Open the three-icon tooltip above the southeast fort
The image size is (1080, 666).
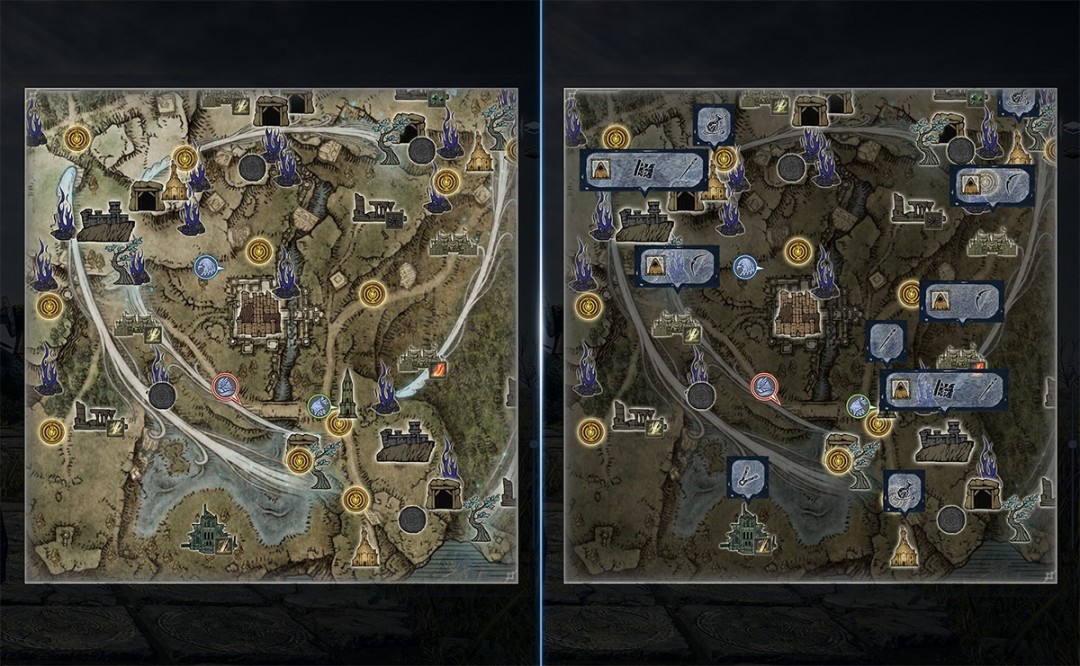943,389
